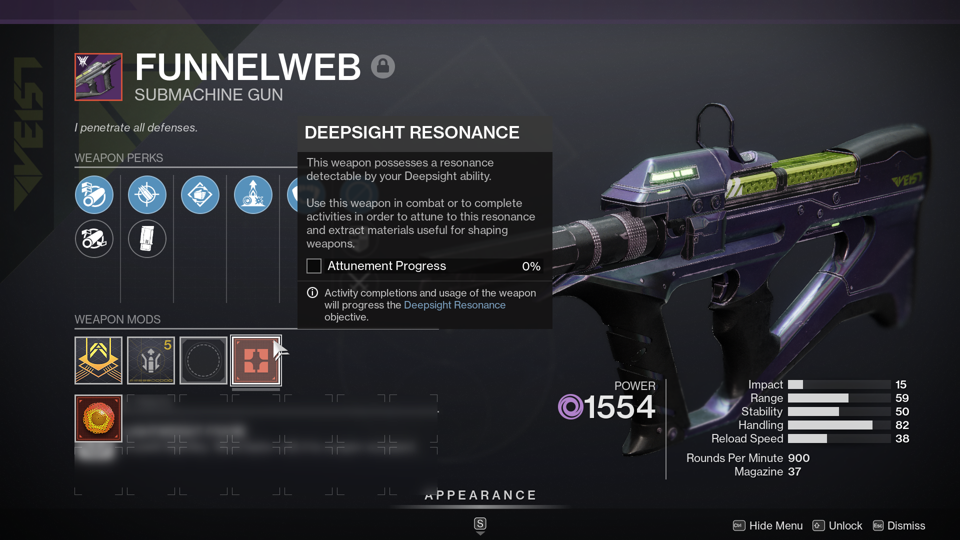The image size is (960, 540).
Task: Select the active barrel perk icon
Action: [x=94, y=194]
